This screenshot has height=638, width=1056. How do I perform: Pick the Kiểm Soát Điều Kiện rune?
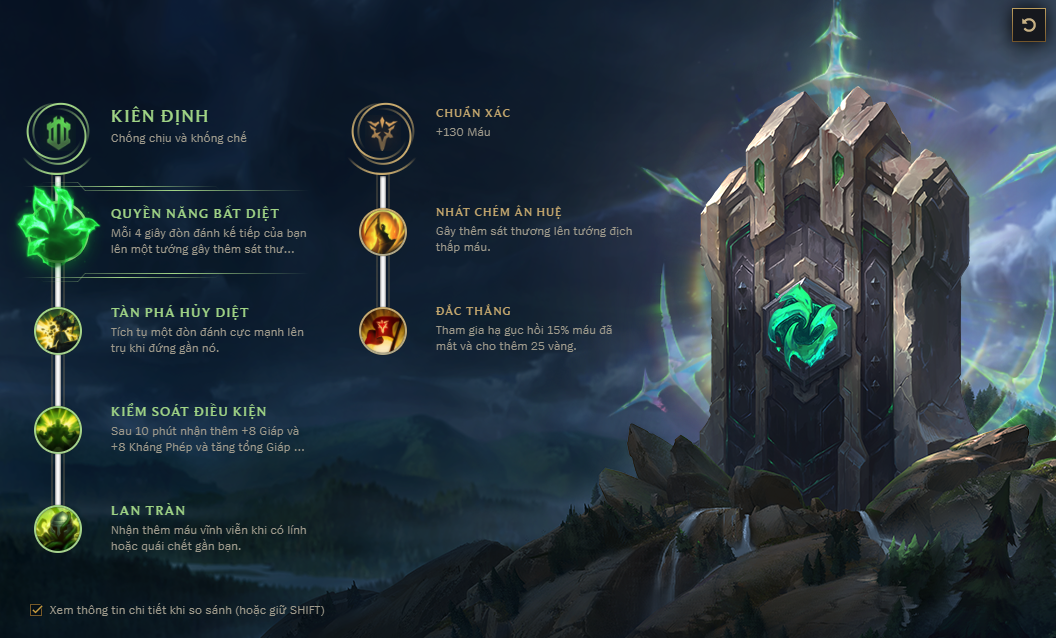[58, 429]
